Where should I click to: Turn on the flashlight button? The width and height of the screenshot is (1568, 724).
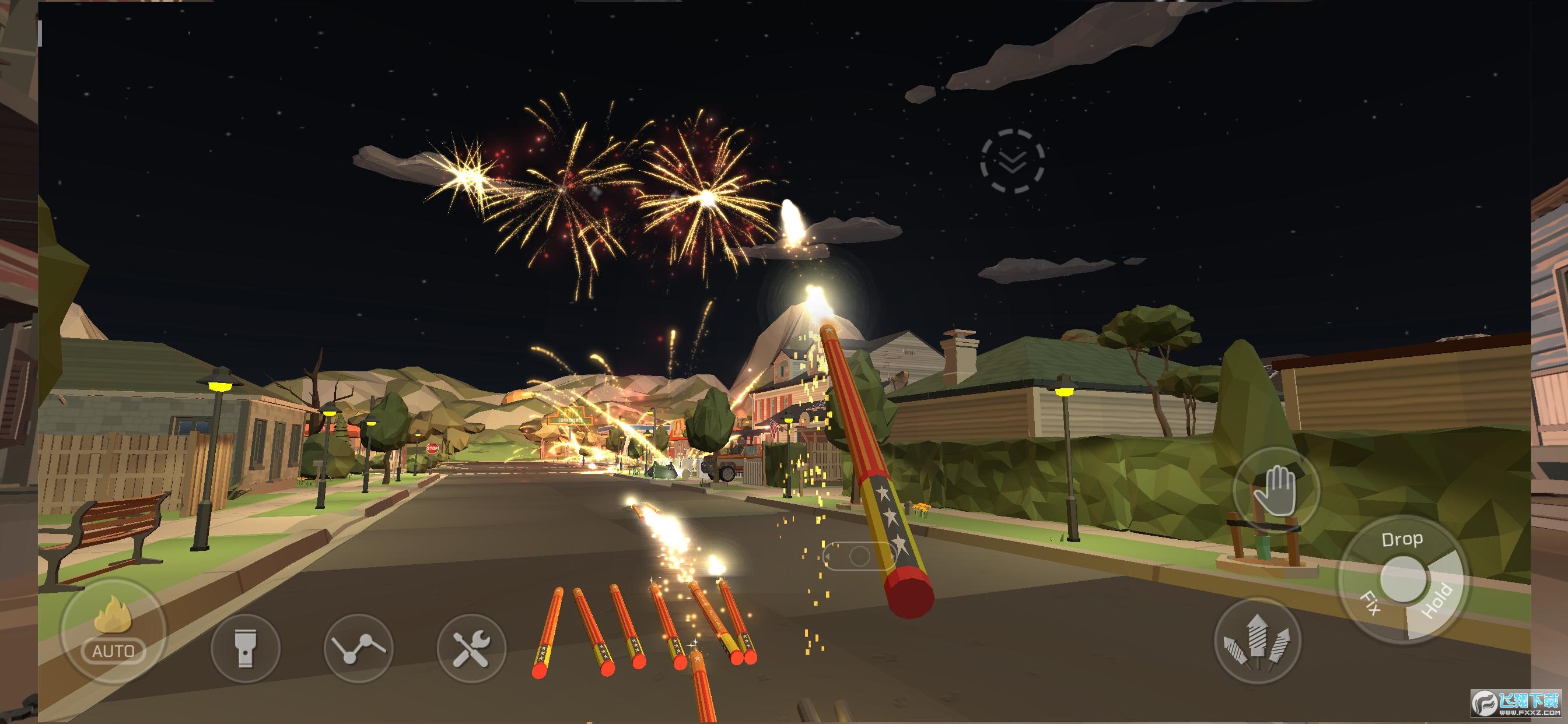[246, 648]
